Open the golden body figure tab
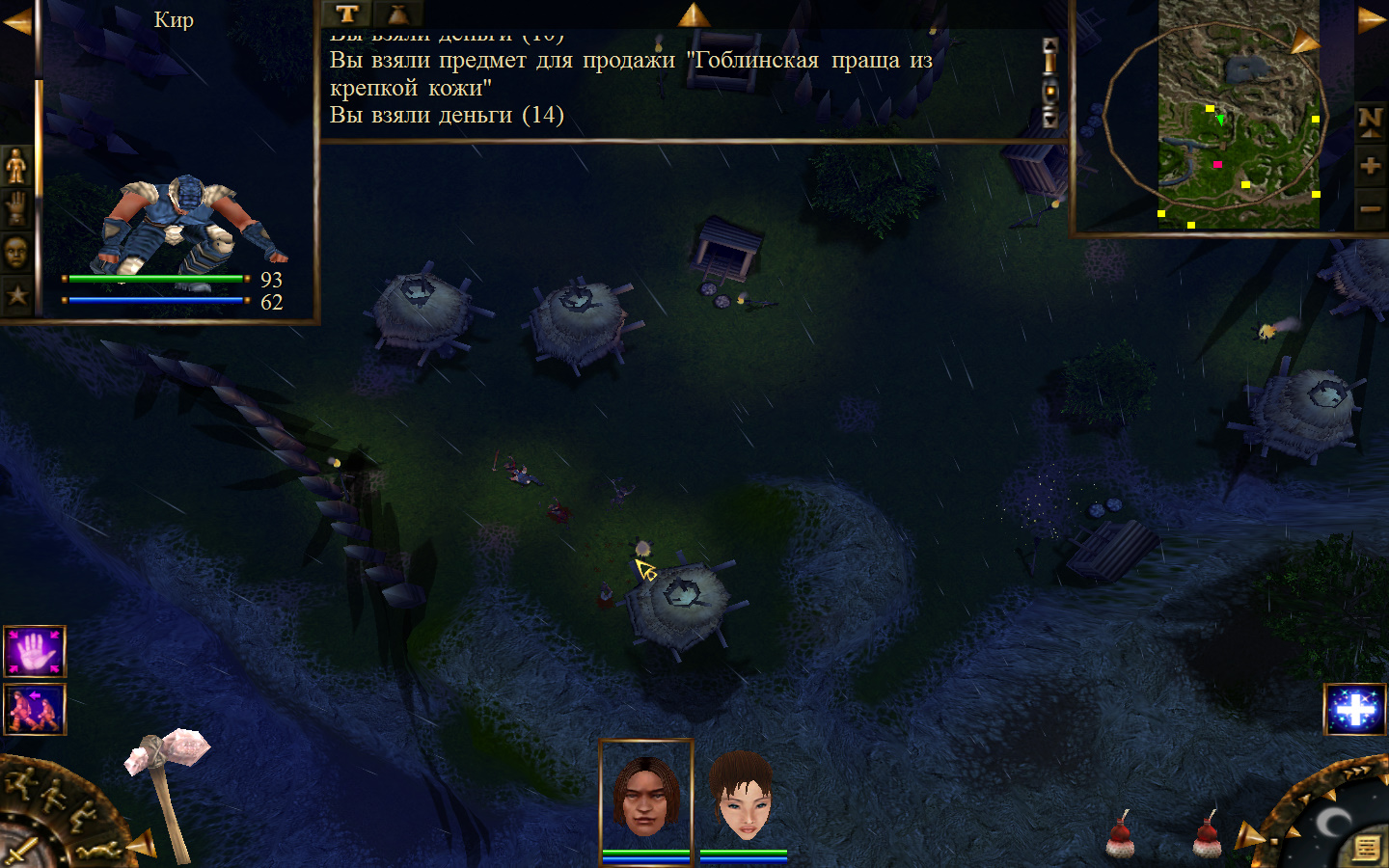Screen dimensions: 1389x868 click(x=16, y=167)
